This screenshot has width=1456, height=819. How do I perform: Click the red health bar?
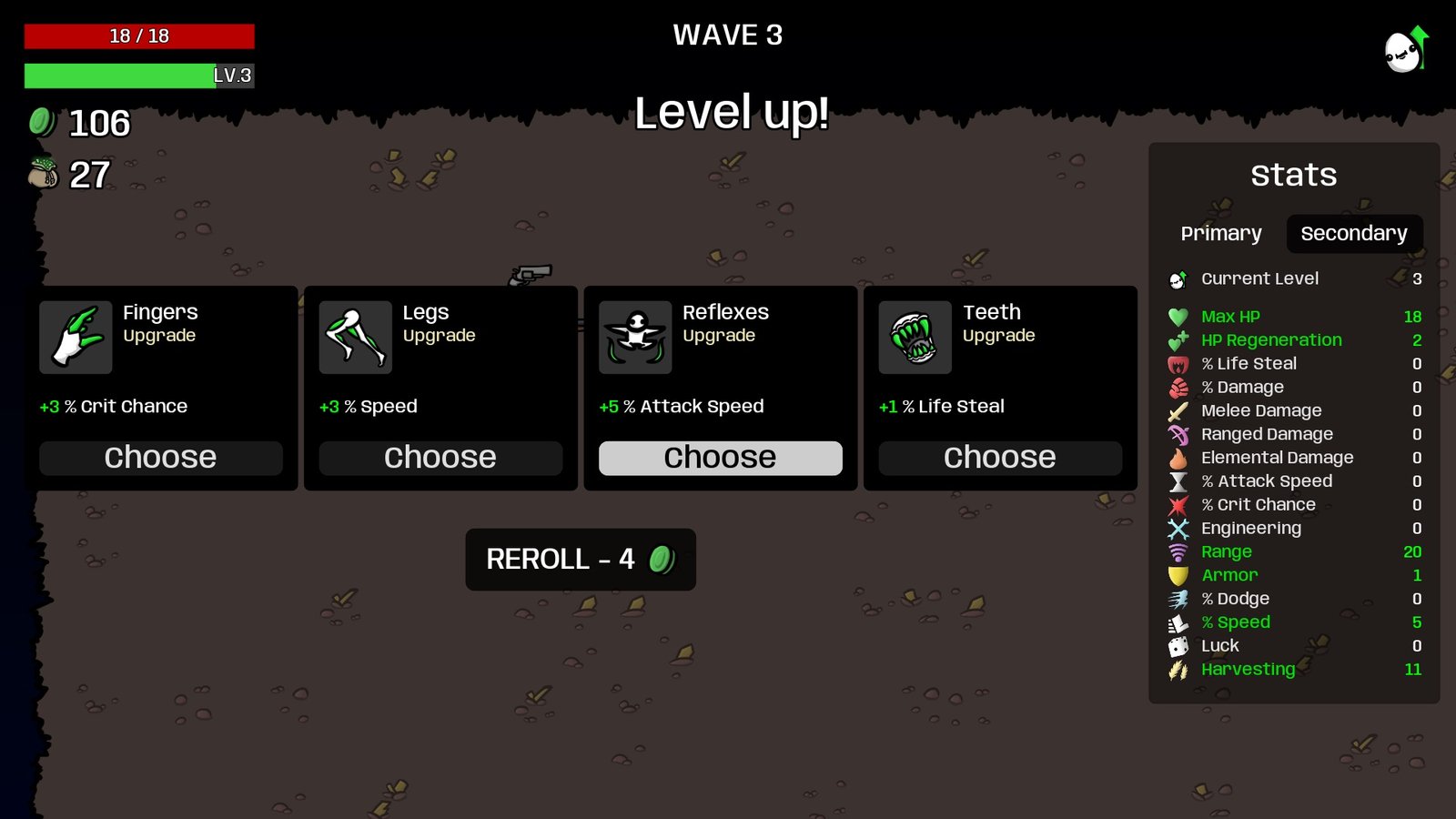coord(139,35)
